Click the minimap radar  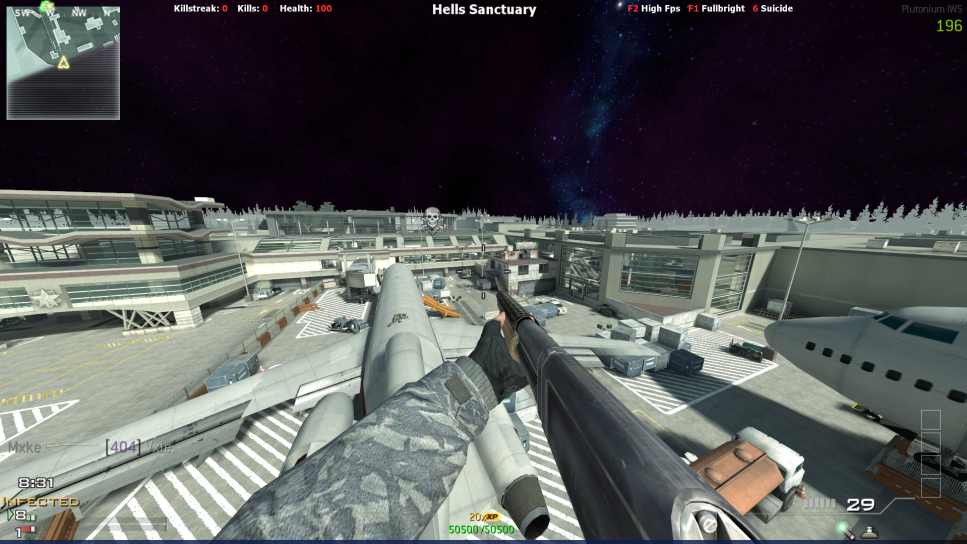[x=63, y=63]
